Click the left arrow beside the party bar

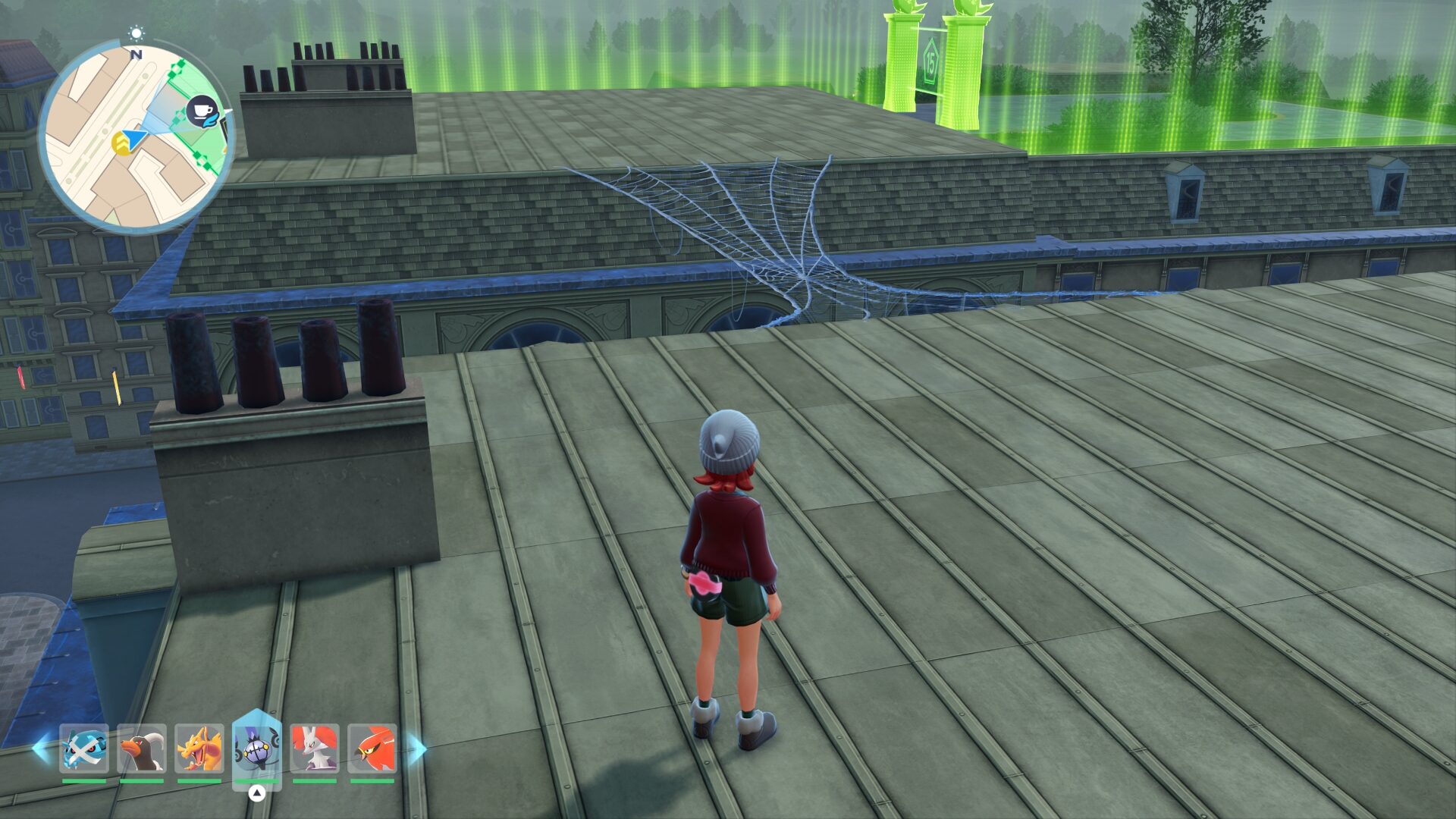[x=41, y=748]
